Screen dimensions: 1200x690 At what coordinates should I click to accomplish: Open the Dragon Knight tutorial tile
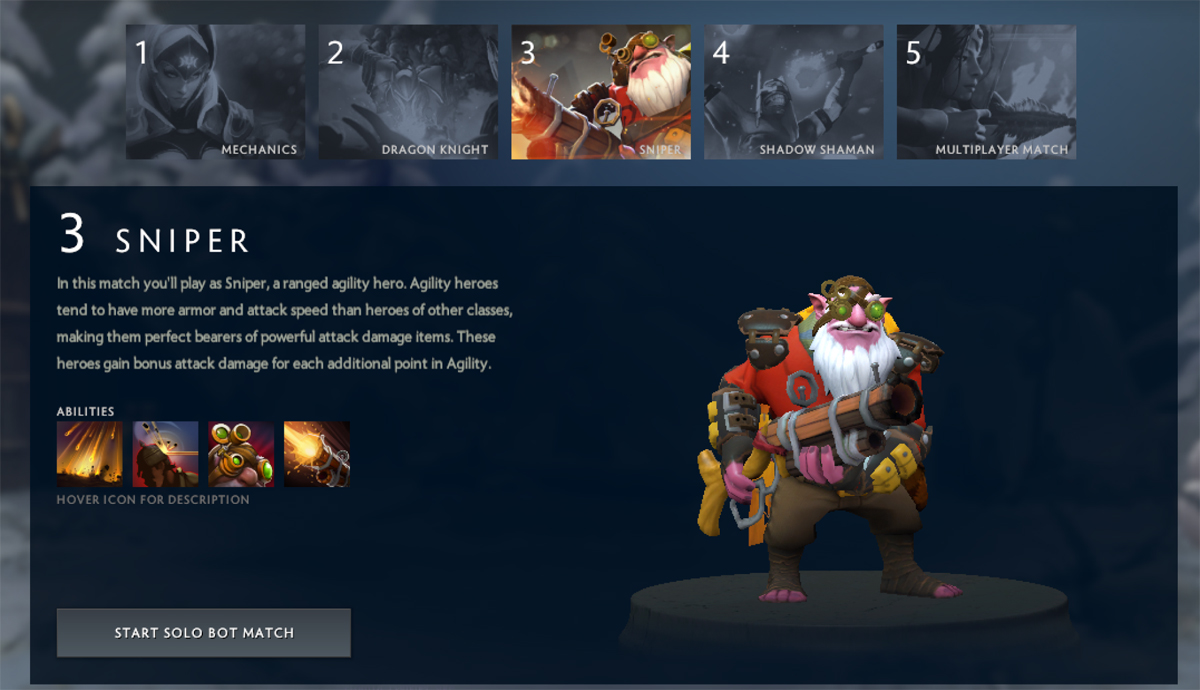click(408, 92)
